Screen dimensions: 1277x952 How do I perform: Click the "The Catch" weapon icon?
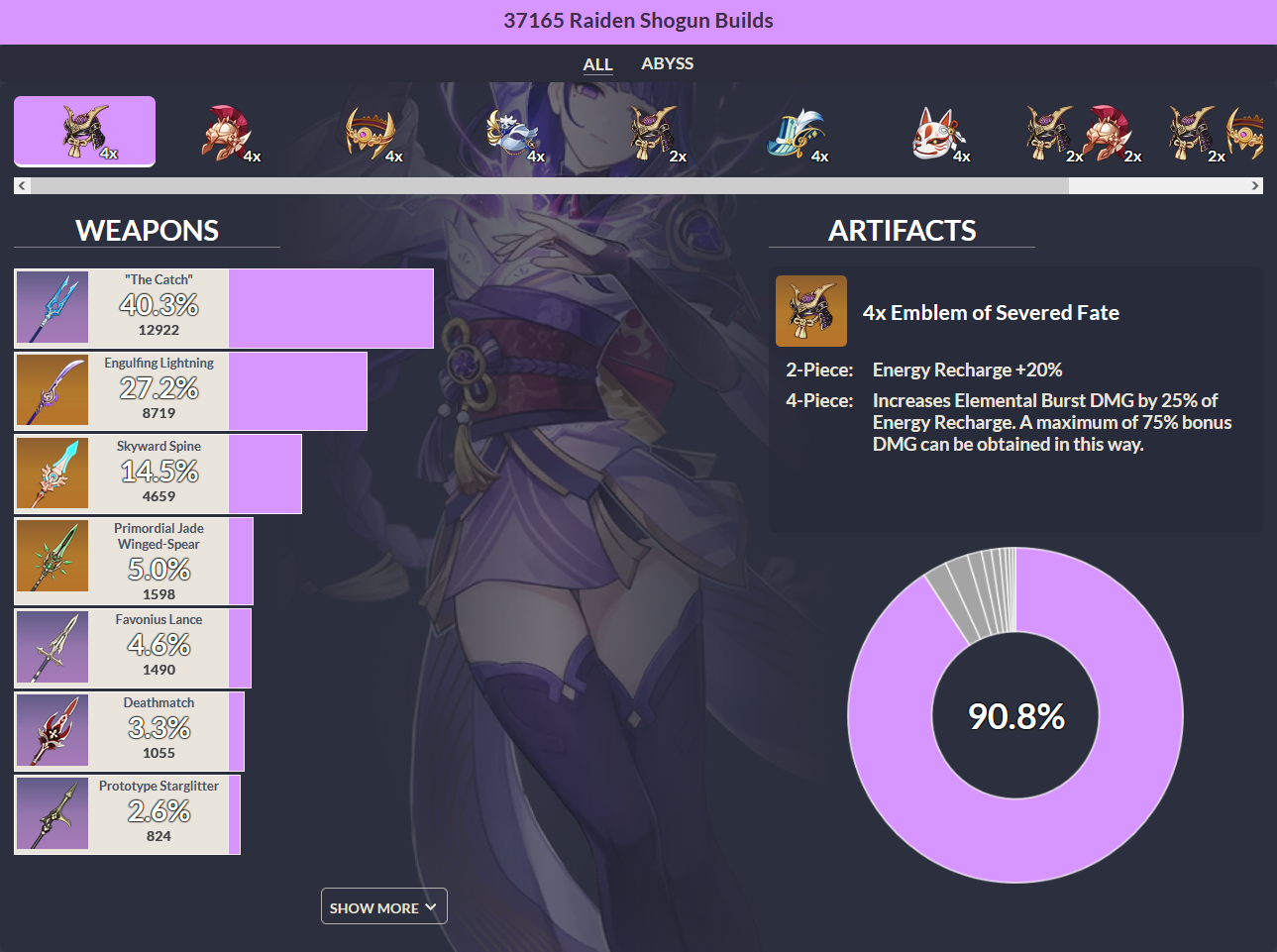pos(52,307)
